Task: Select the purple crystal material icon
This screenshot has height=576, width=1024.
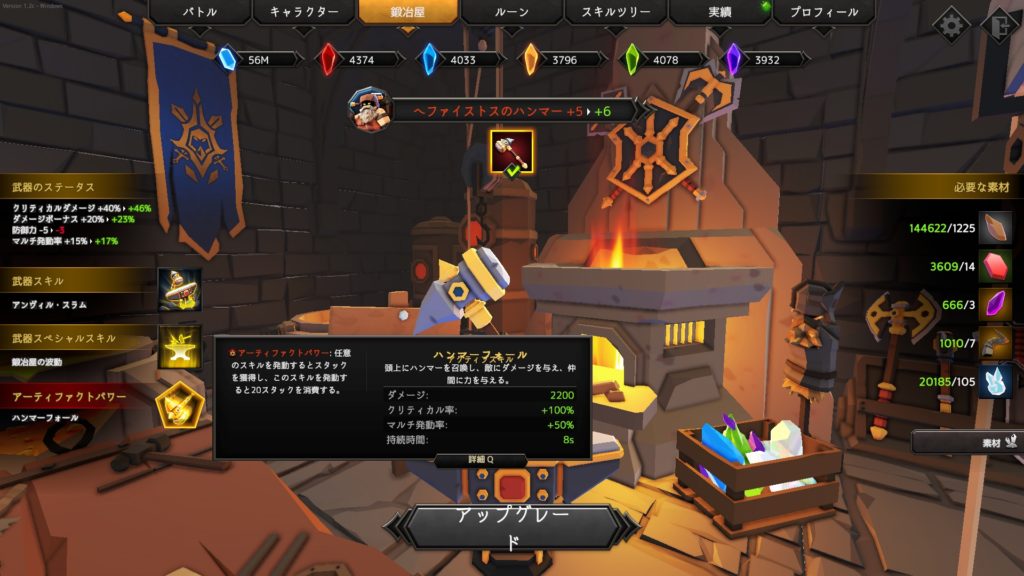Action: (995, 304)
